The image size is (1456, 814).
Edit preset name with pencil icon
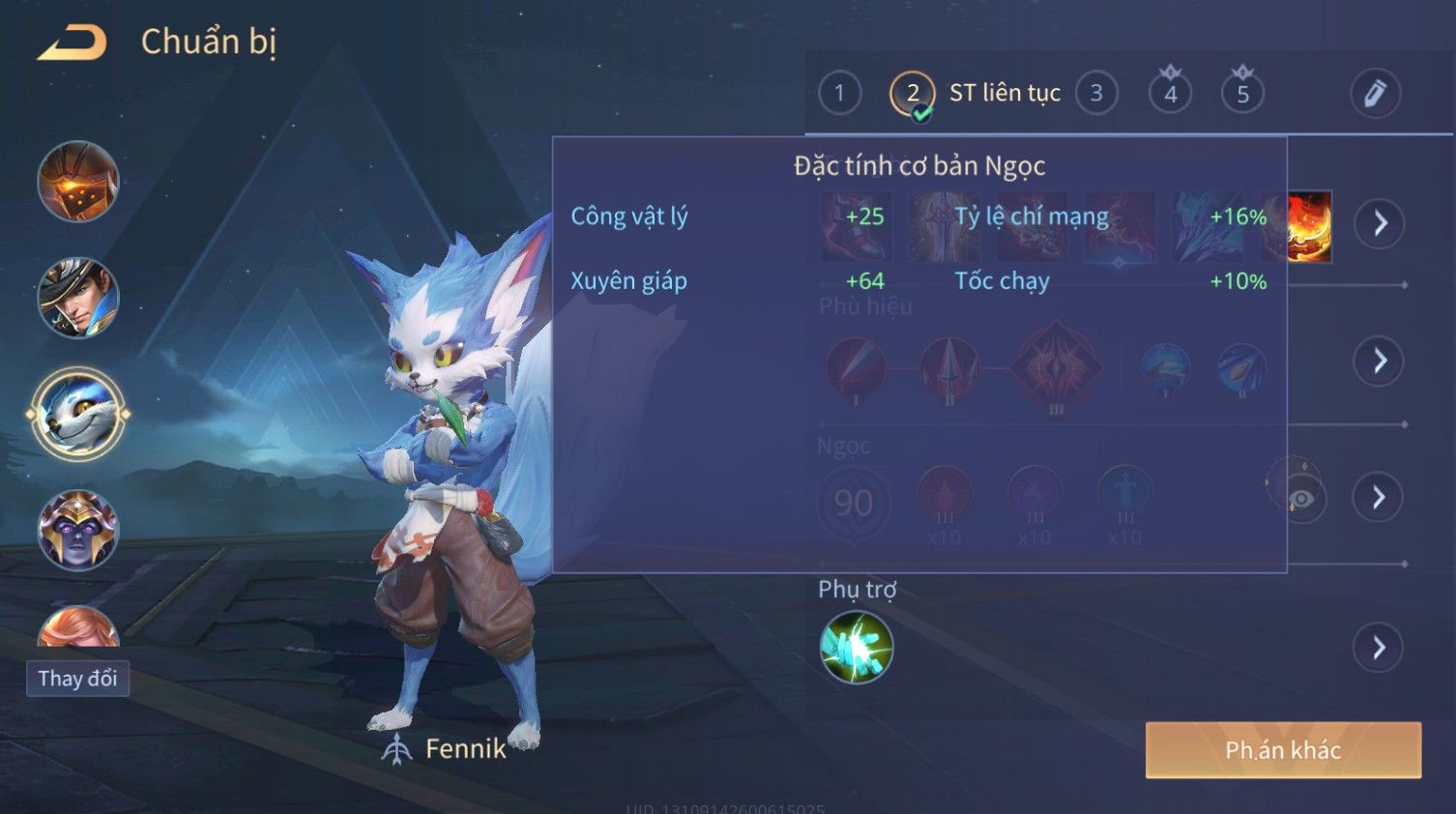click(1375, 93)
